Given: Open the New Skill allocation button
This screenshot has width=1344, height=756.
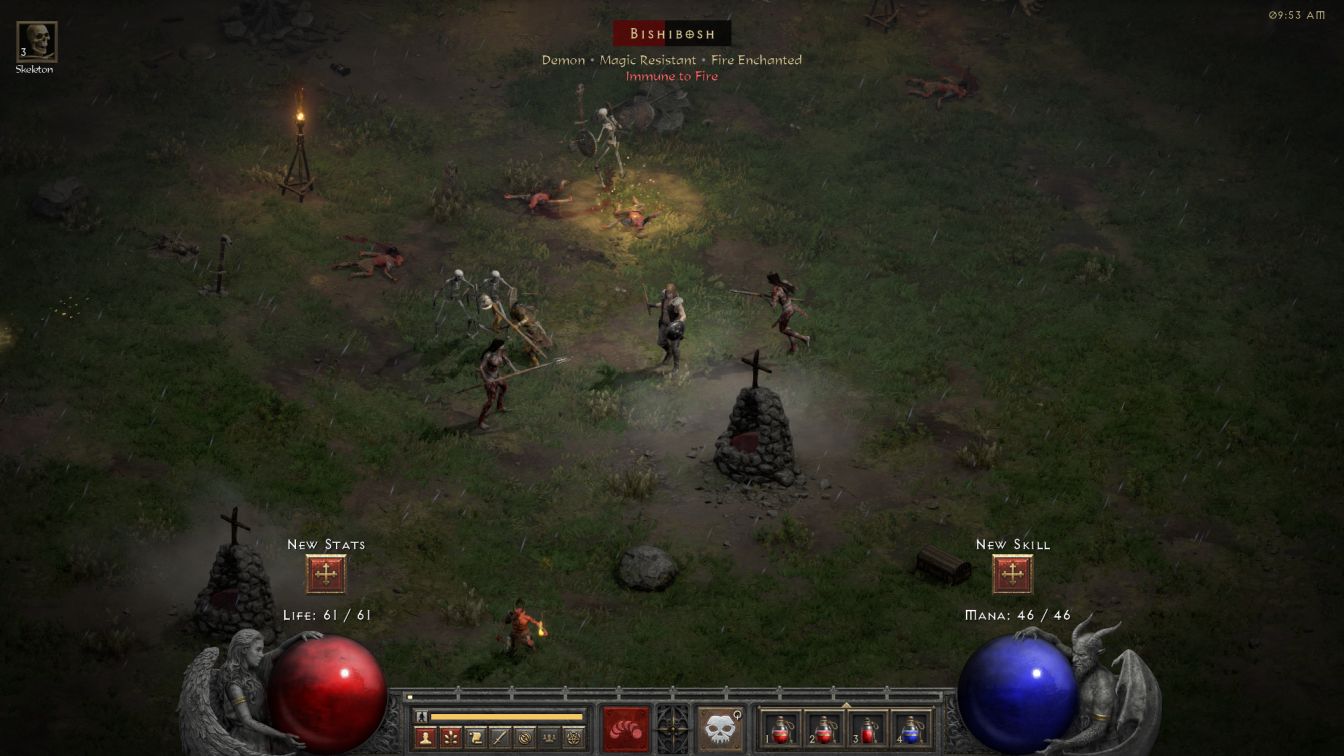Looking at the screenshot, I should click(x=1012, y=574).
